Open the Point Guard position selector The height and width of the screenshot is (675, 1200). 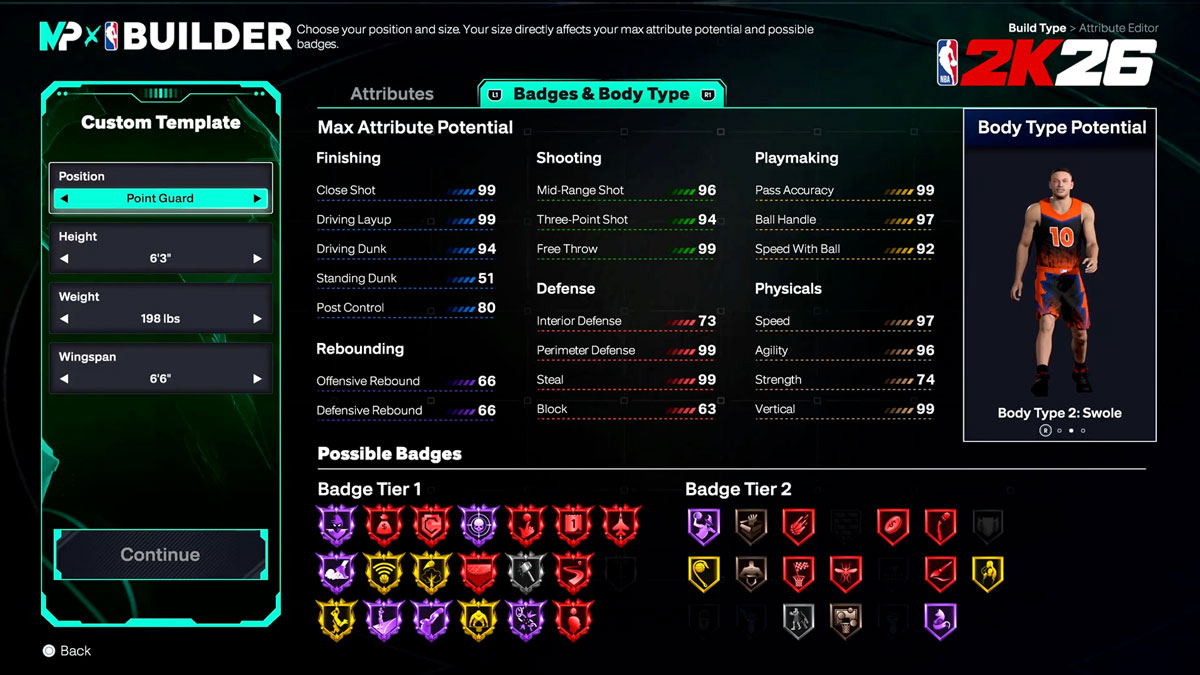coord(160,199)
